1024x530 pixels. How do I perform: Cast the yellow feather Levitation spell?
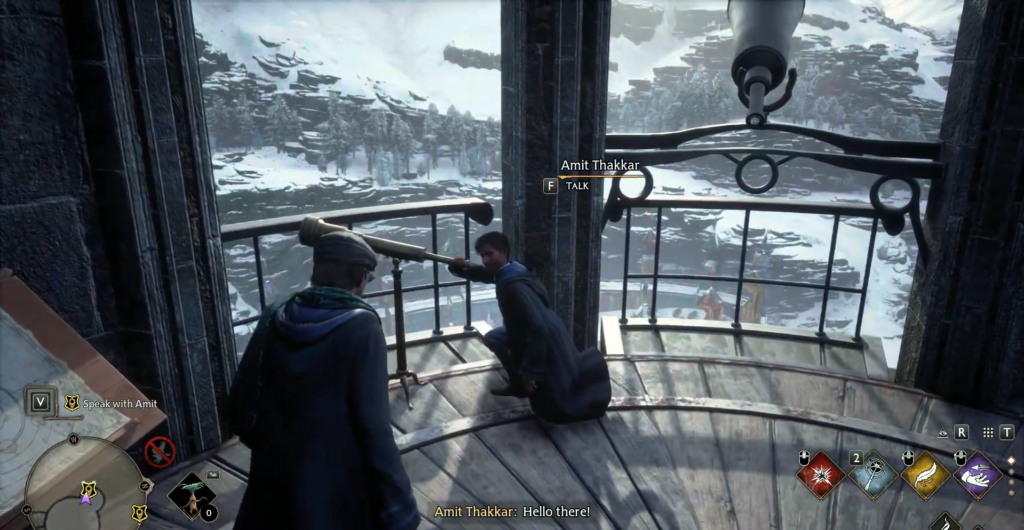(925, 475)
